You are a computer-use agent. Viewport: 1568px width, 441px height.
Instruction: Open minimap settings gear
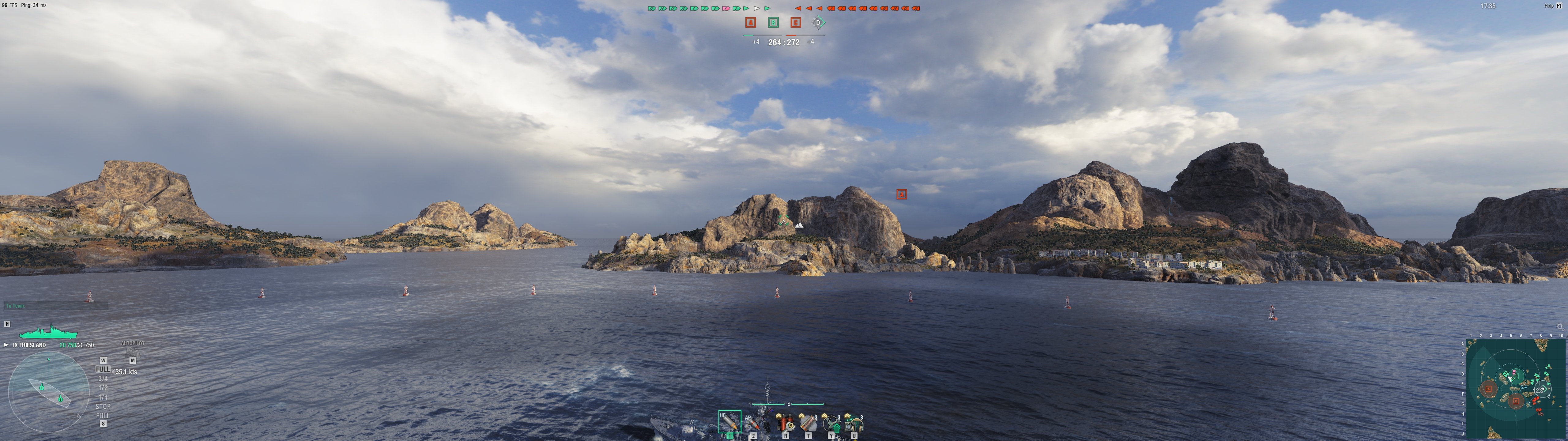pos(1559,327)
